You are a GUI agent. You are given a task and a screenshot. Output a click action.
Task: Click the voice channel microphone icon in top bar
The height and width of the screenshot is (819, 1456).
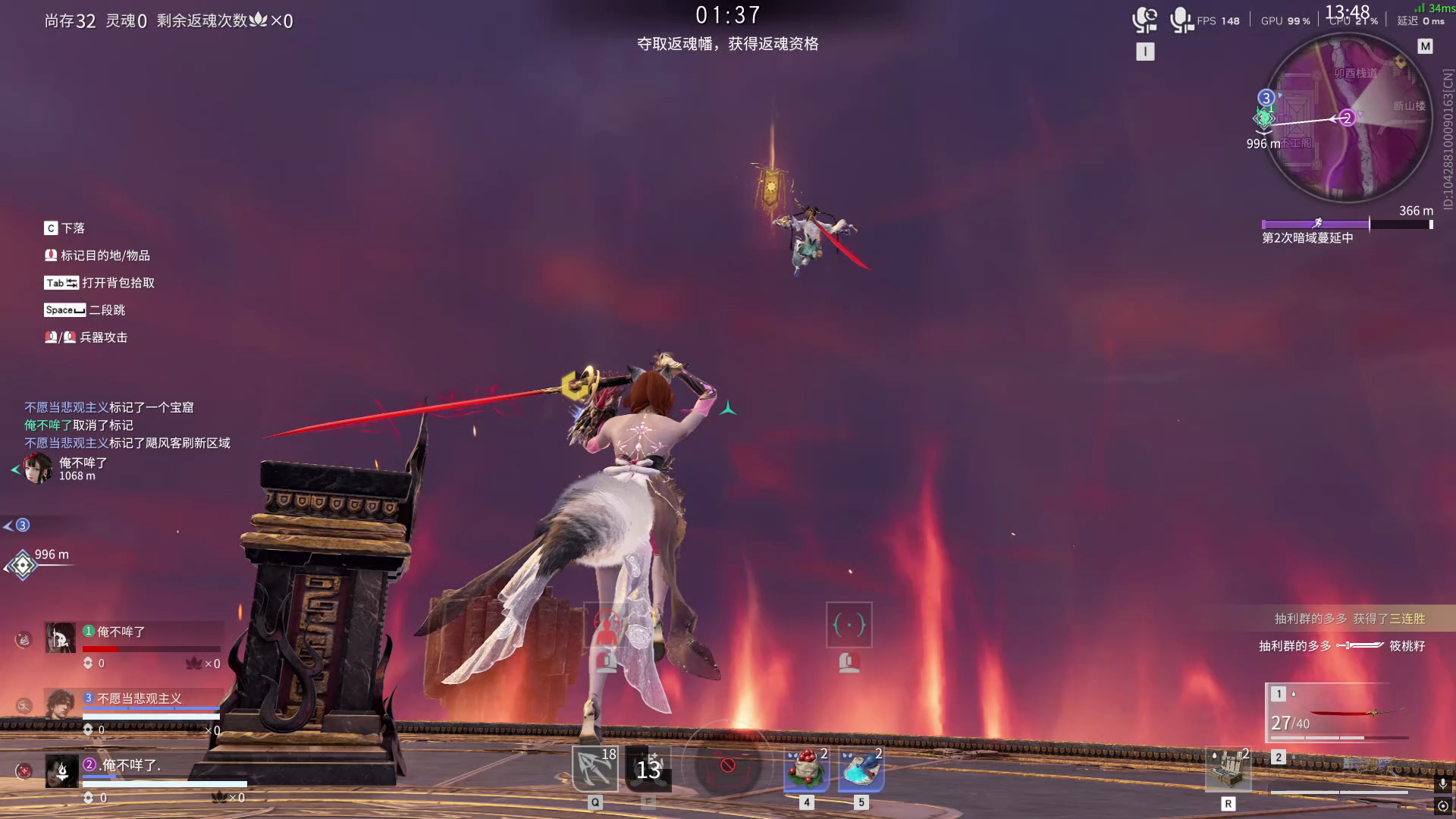tap(1145, 19)
